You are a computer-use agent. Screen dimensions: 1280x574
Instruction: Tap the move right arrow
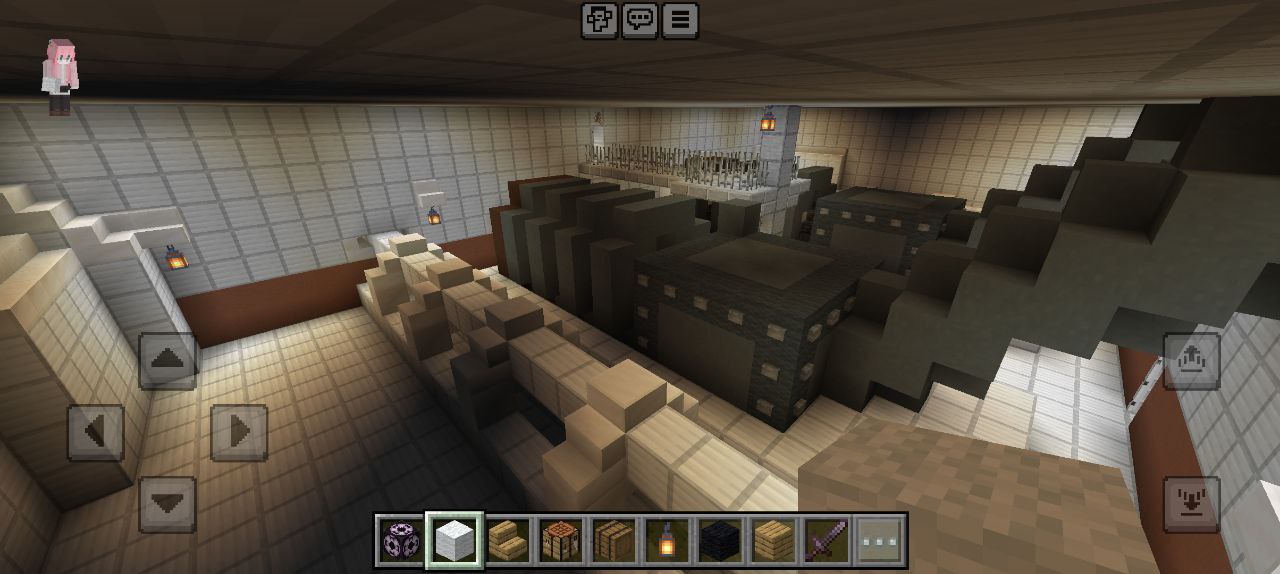click(239, 432)
